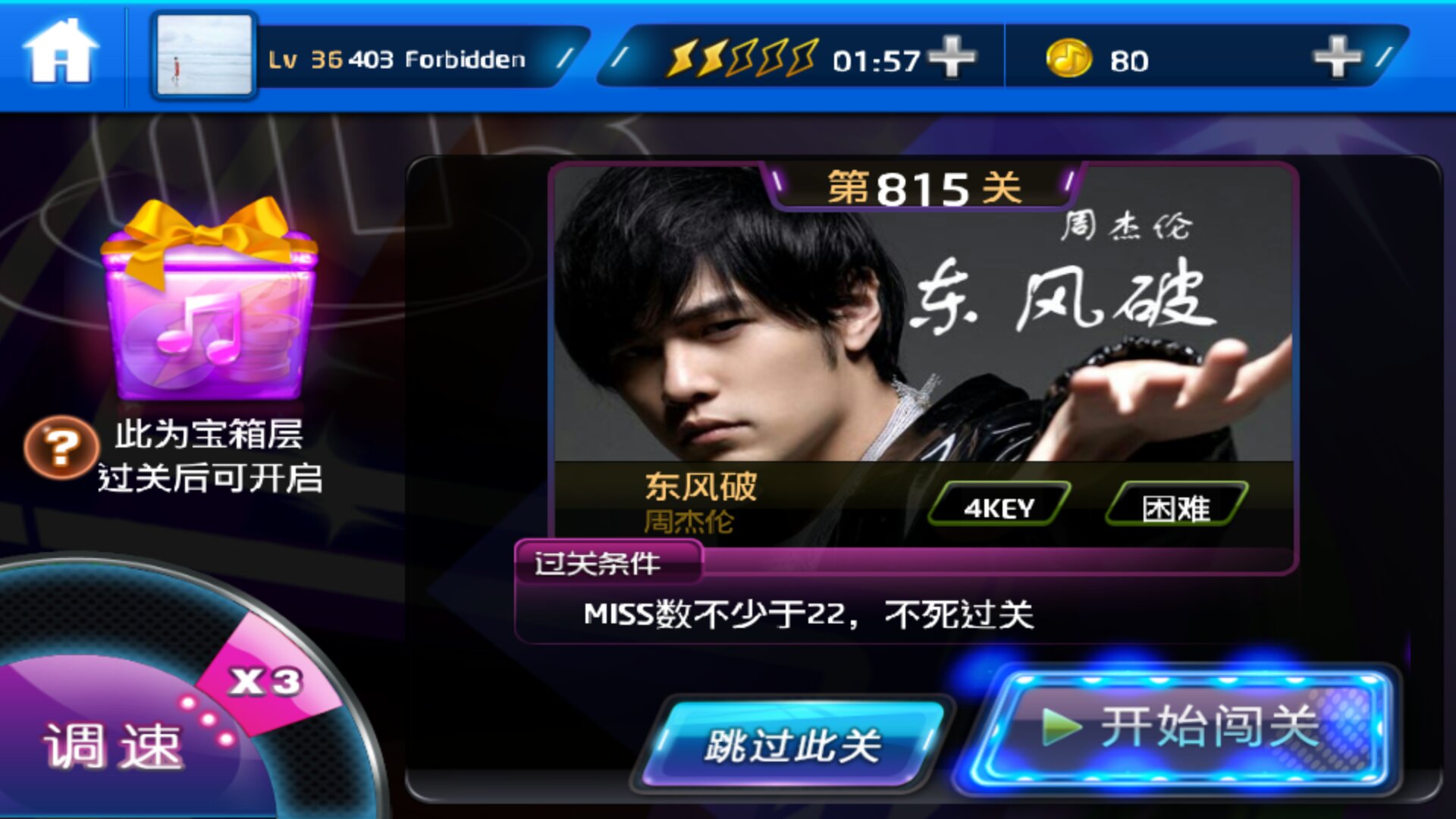The image size is (1456, 819).
Task: Open the player profile avatar
Action: [204, 56]
